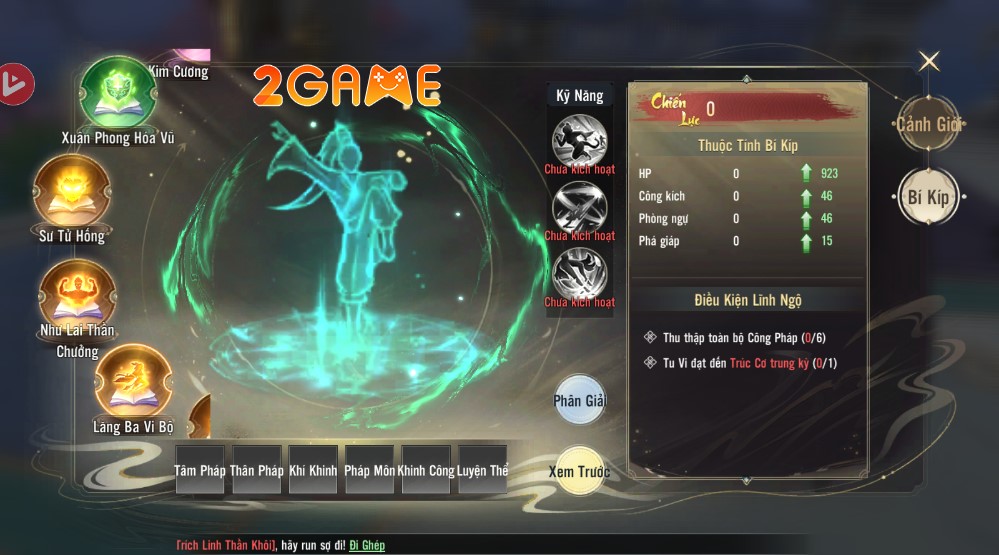This screenshot has width=999, height=555.
Task: Choose the Luyện Thể slot
Action: coord(483,470)
